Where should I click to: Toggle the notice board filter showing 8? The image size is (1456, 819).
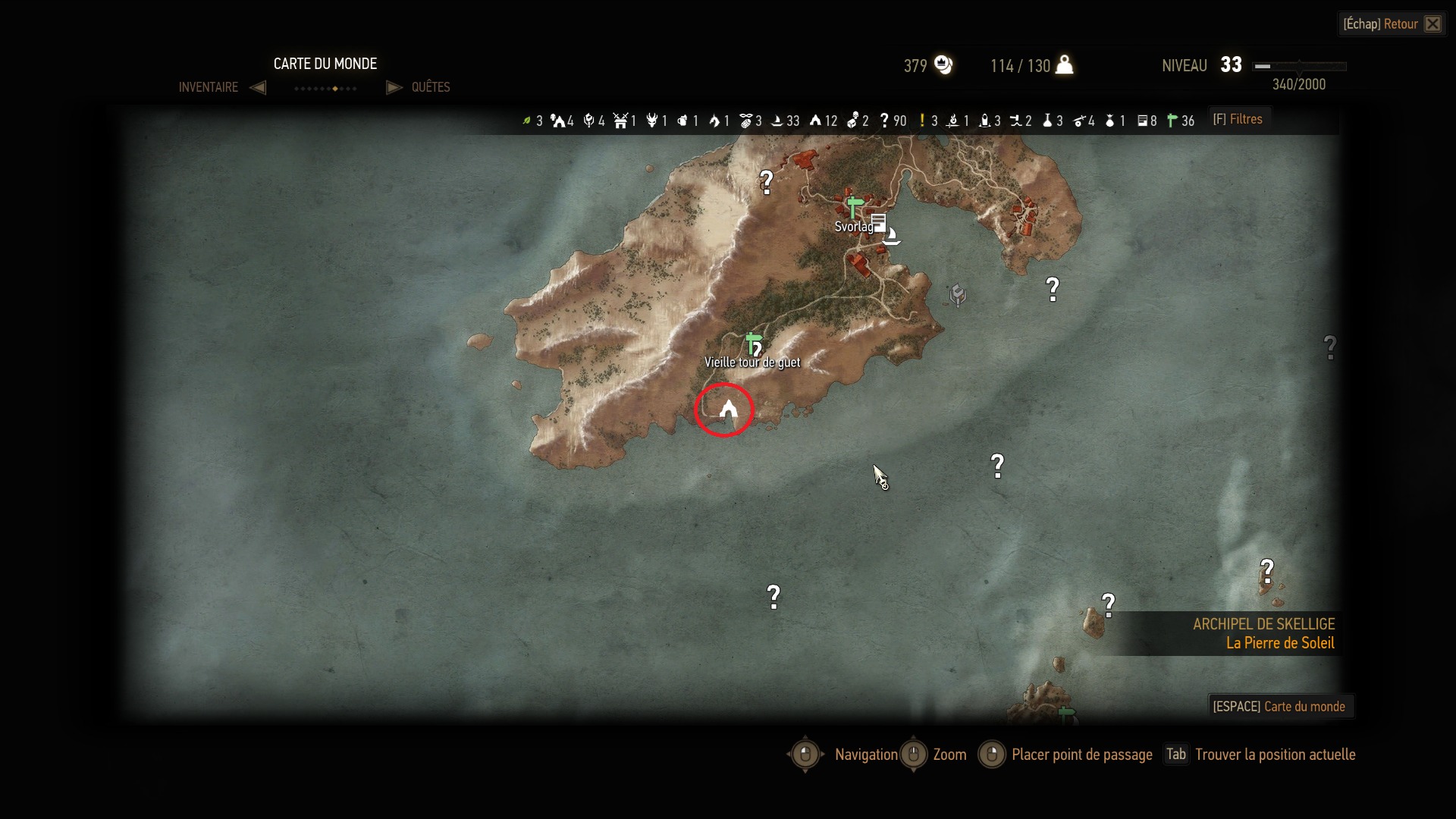pyautogui.click(x=1142, y=121)
